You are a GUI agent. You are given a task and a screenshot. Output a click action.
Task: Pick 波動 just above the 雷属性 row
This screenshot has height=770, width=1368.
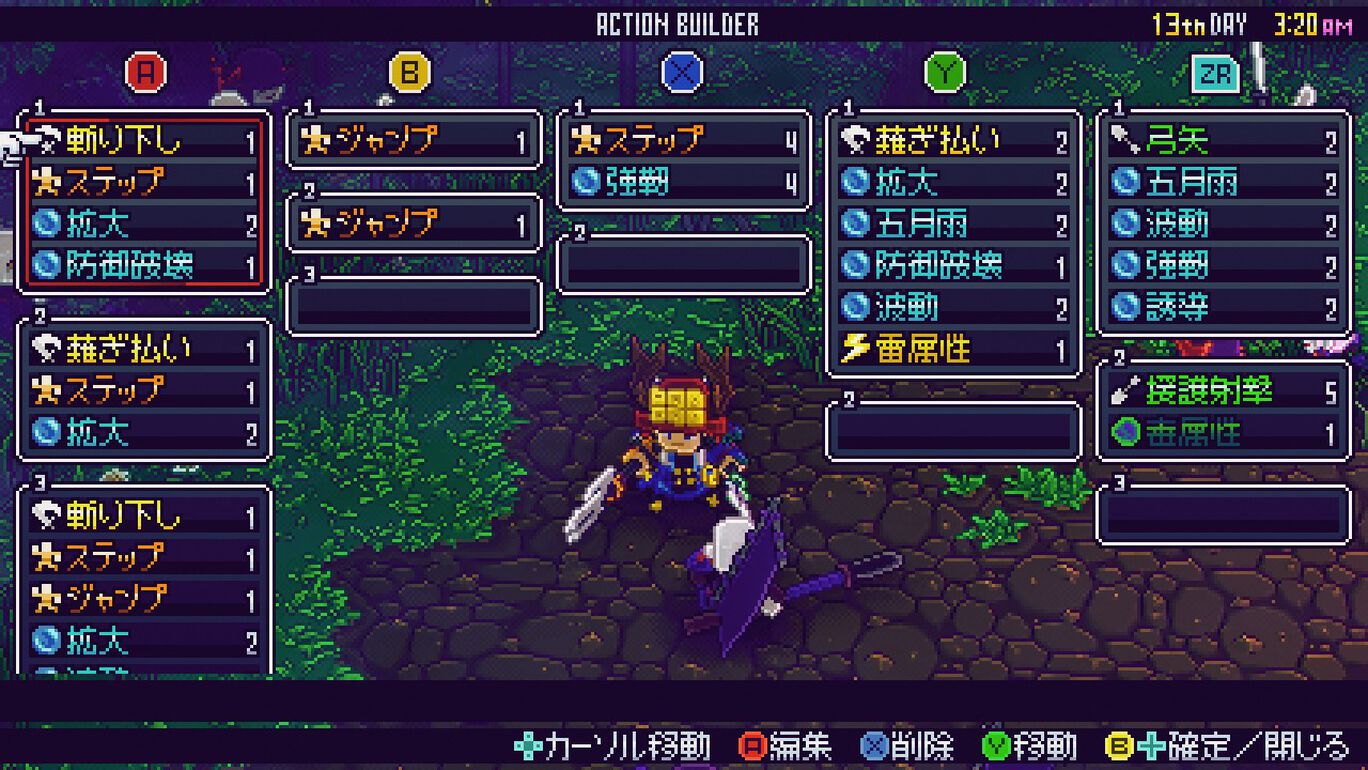[954, 307]
